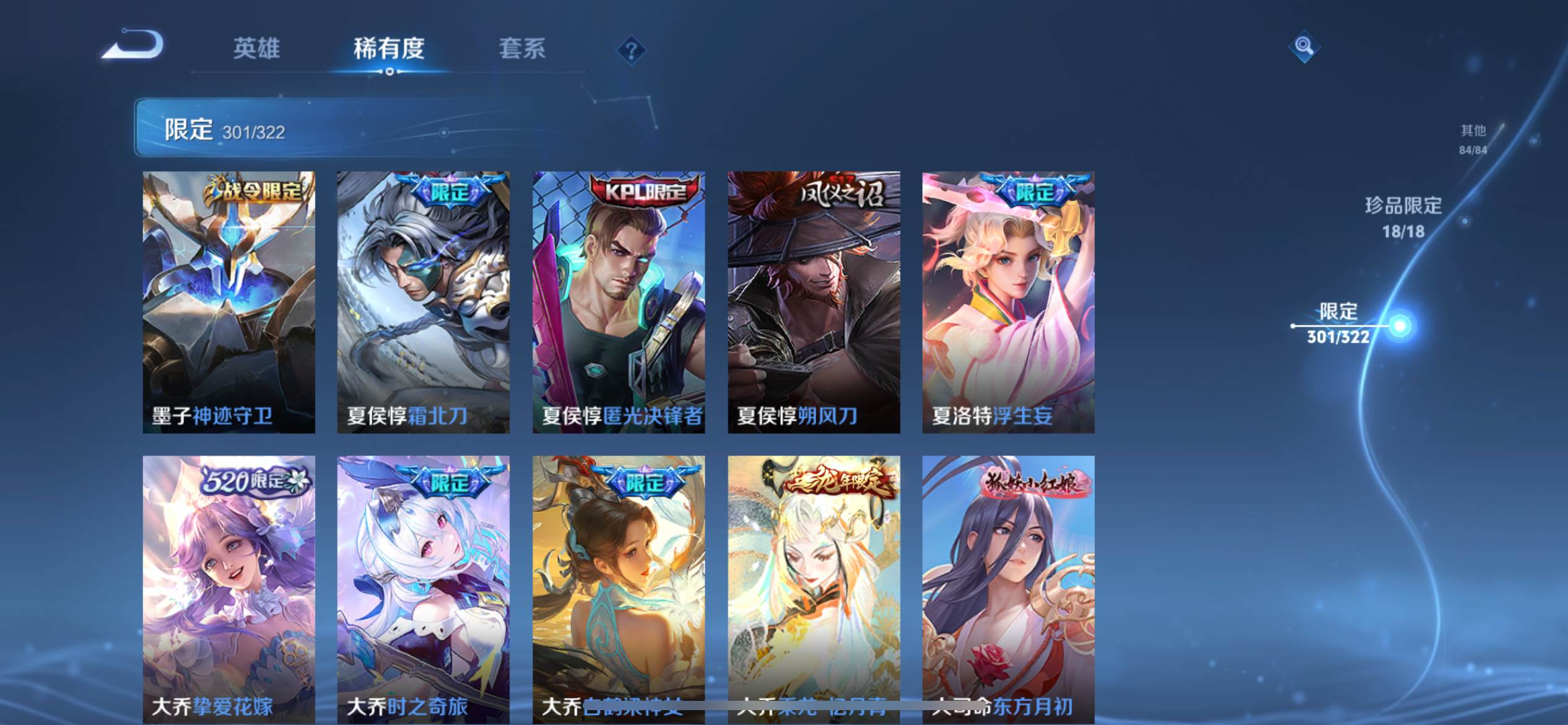The width and height of the screenshot is (1568, 725).
Task: View the 夏侯惇 匿光决锋者 KPL skin
Action: 618,302
